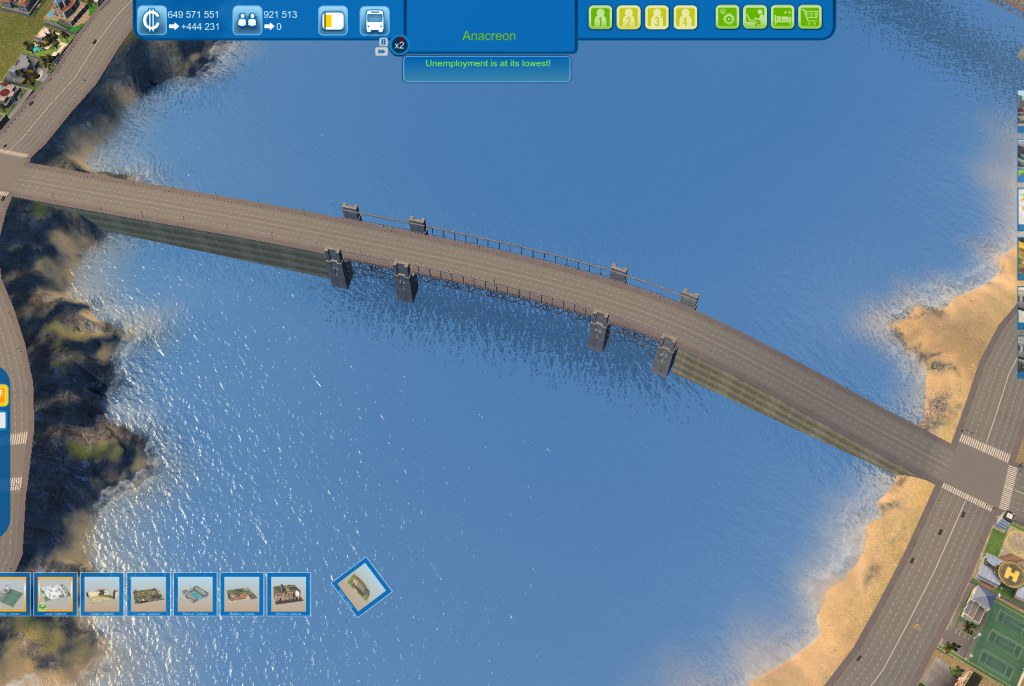1024x686 pixels.
Task: Select the citizen icon numbered 1
Action: click(x=600, y=17)
